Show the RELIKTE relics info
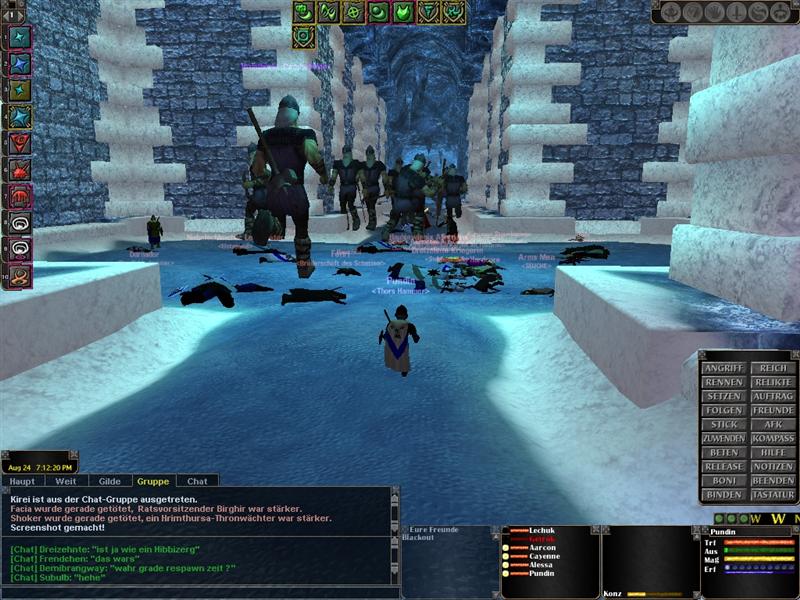 point(772,382)
